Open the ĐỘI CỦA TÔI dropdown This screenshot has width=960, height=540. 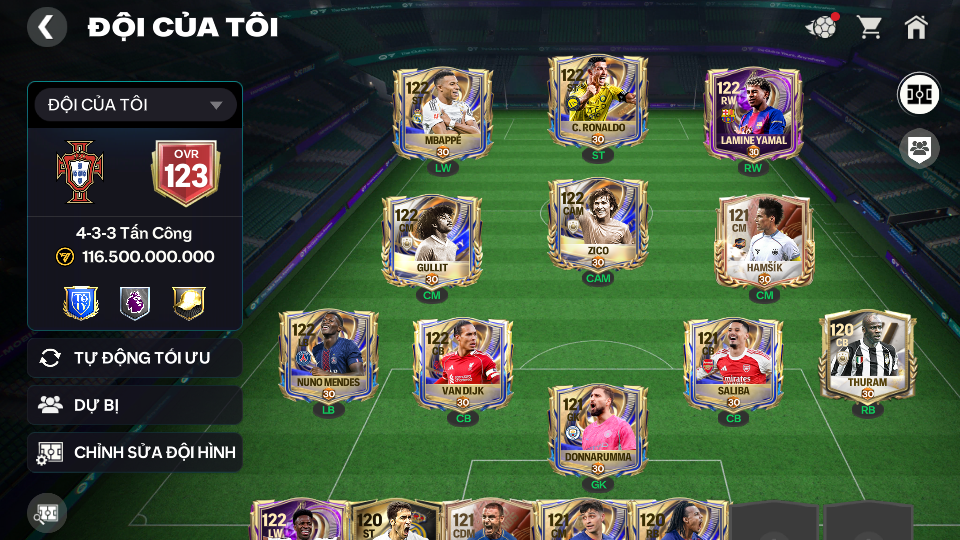(135, 105)
